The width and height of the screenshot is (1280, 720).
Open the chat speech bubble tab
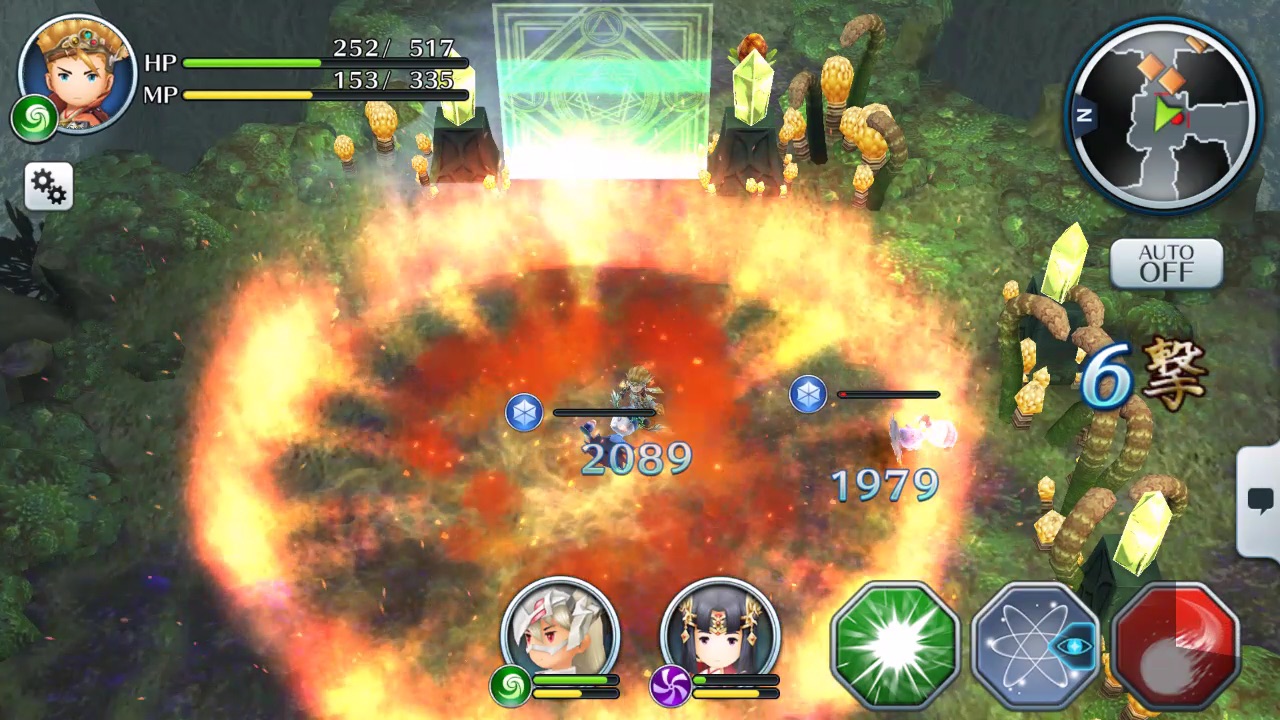[x=1260, y=502]
